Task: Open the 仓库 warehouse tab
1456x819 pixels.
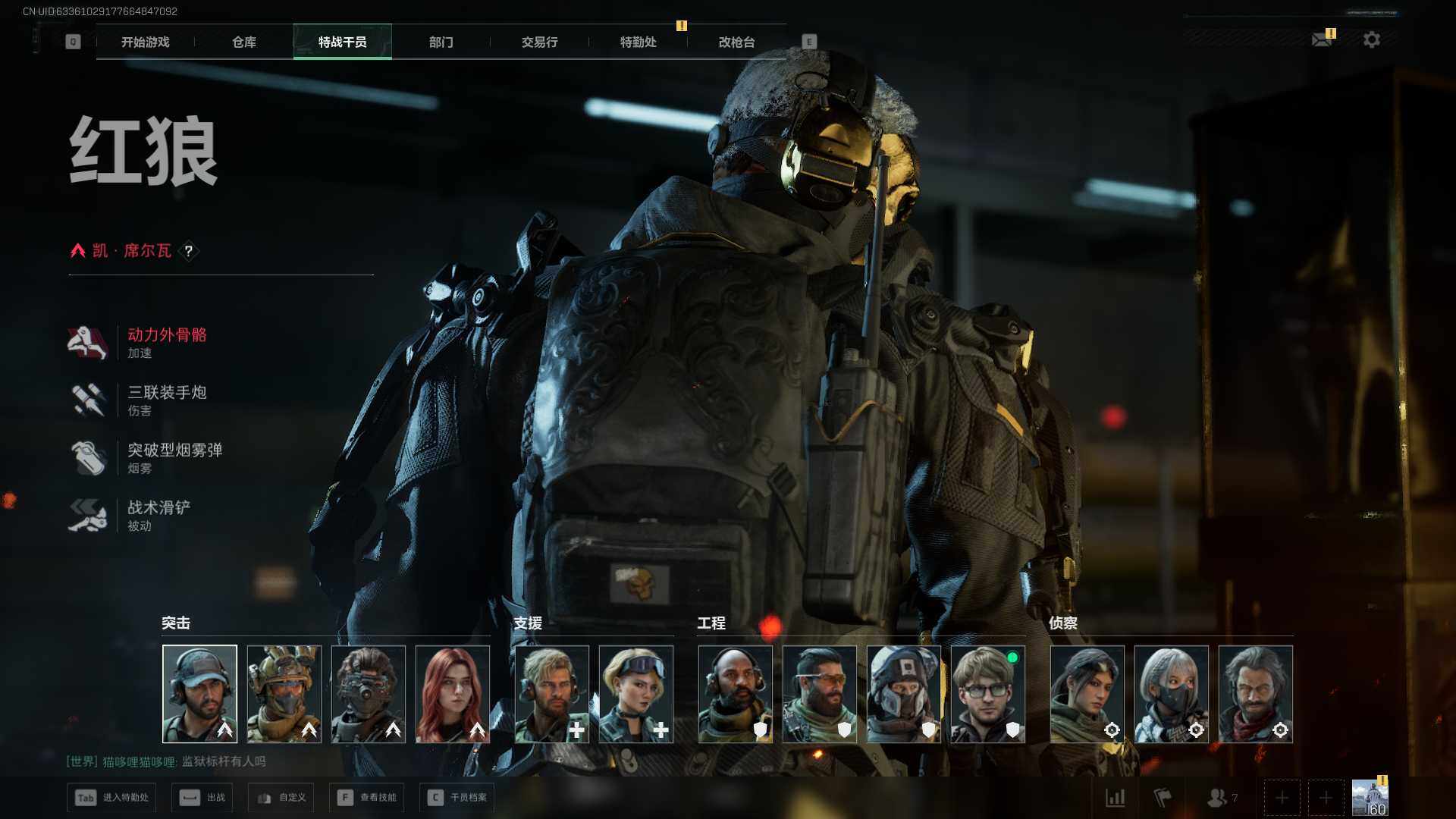Action: (243, 42)
